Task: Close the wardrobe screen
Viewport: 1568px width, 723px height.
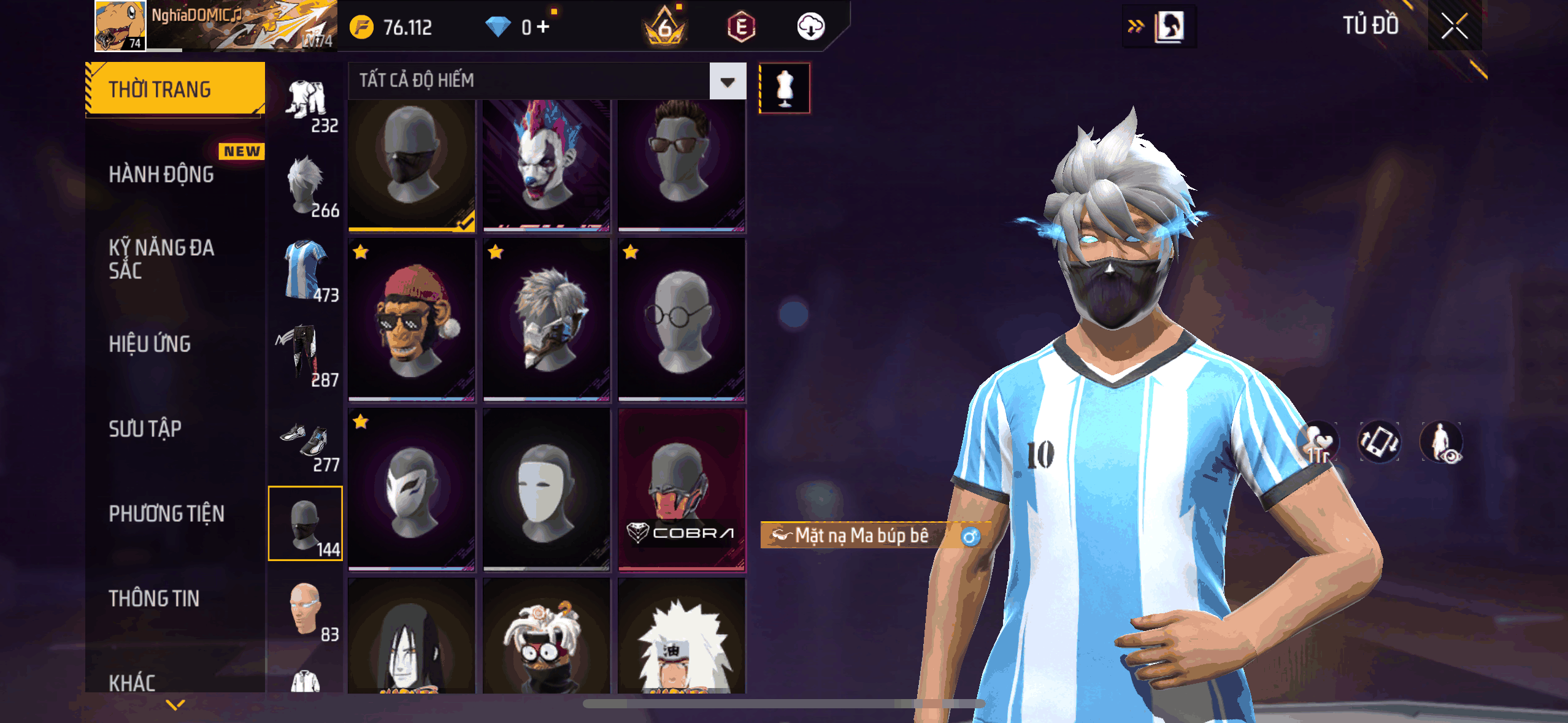Action: pos(1454,26)
